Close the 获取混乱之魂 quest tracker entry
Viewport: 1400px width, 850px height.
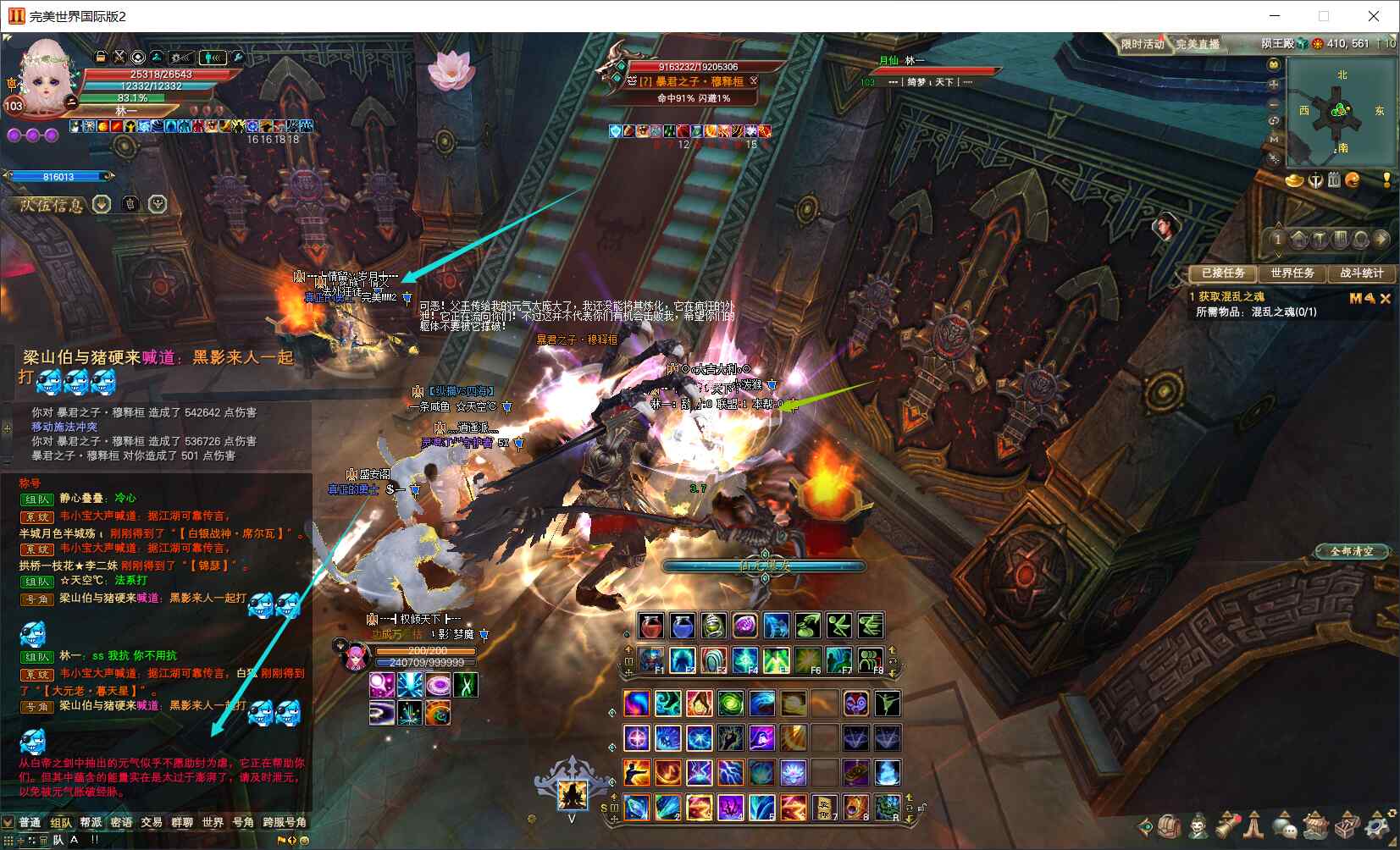(1386, 298)
